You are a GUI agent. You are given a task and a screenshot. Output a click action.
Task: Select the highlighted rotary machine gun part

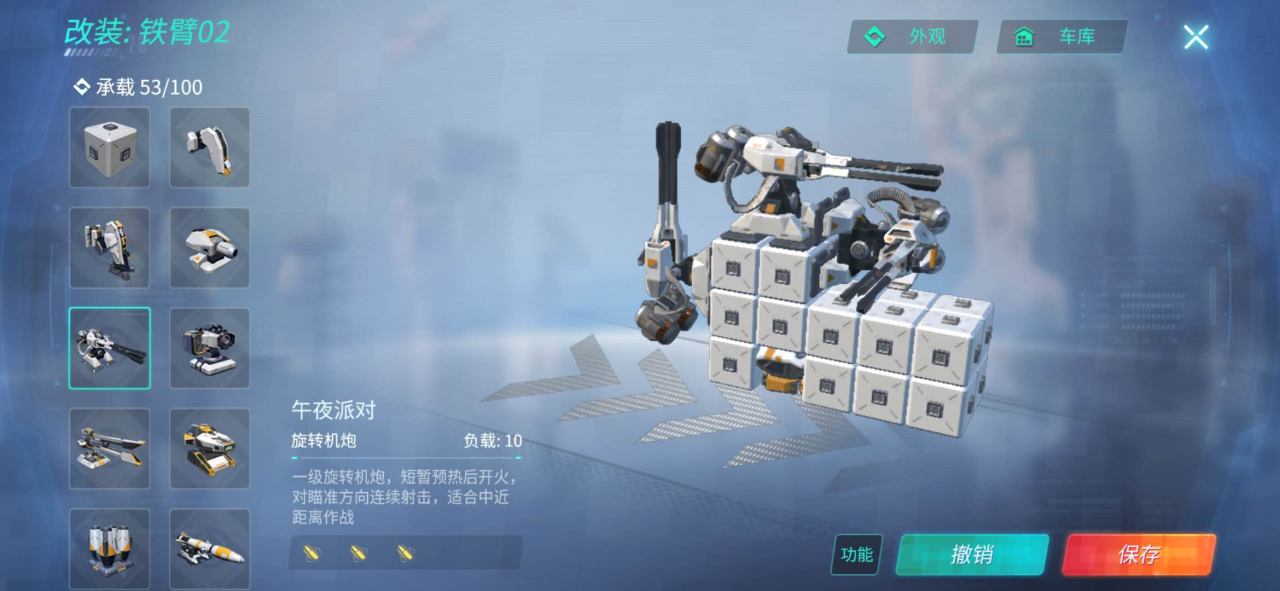[x=109, y=348]
